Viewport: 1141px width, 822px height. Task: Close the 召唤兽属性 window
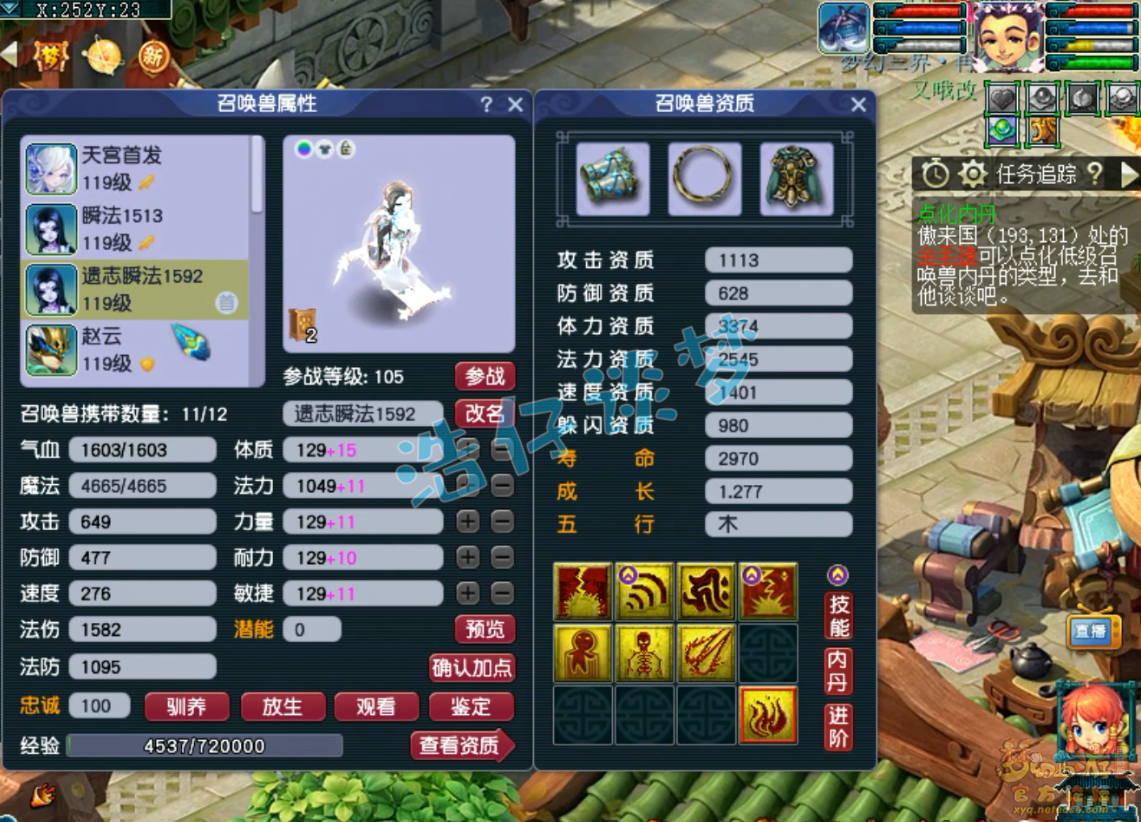[516, 105]
